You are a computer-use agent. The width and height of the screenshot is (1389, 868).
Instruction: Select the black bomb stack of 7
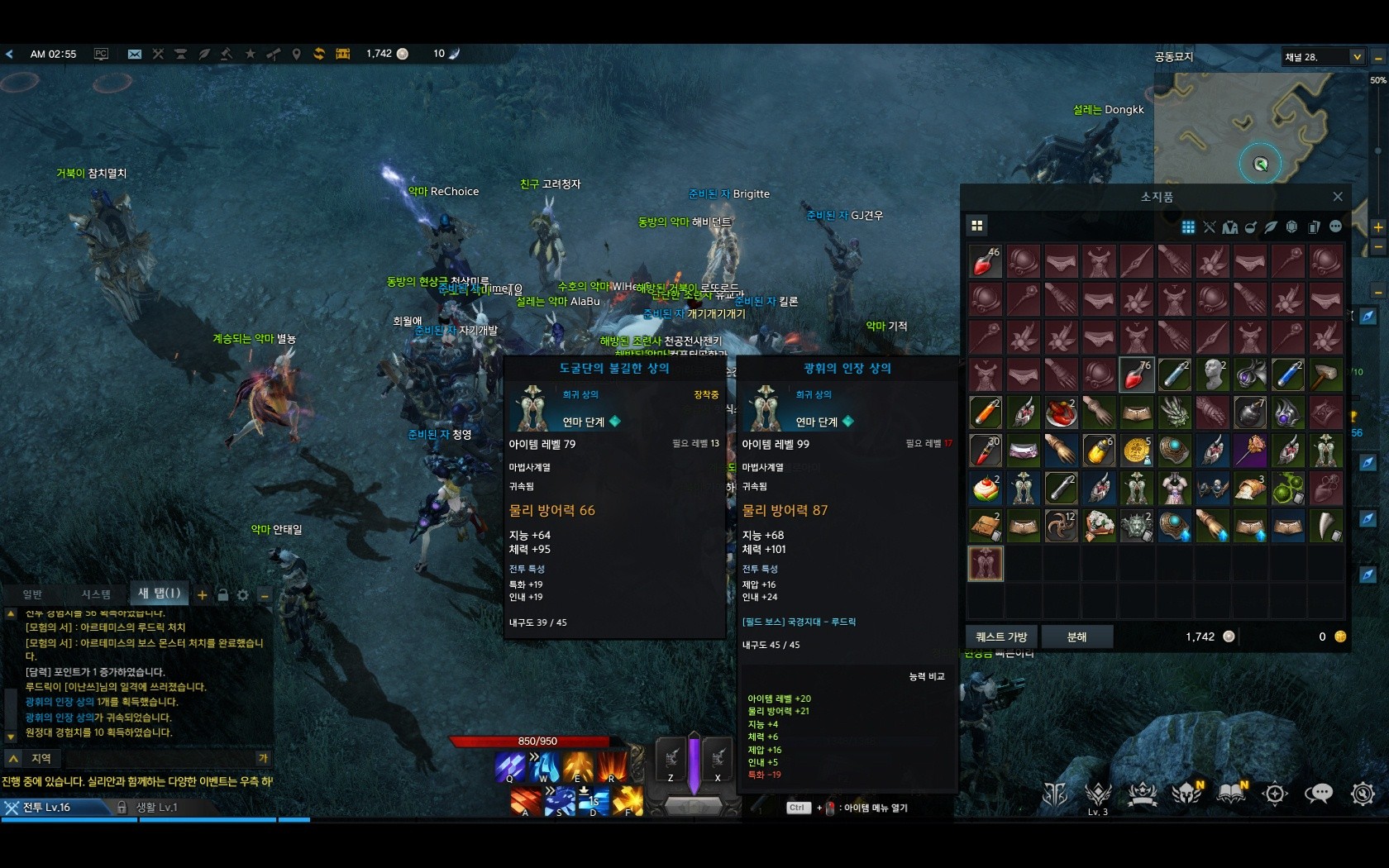point(1250,412)
